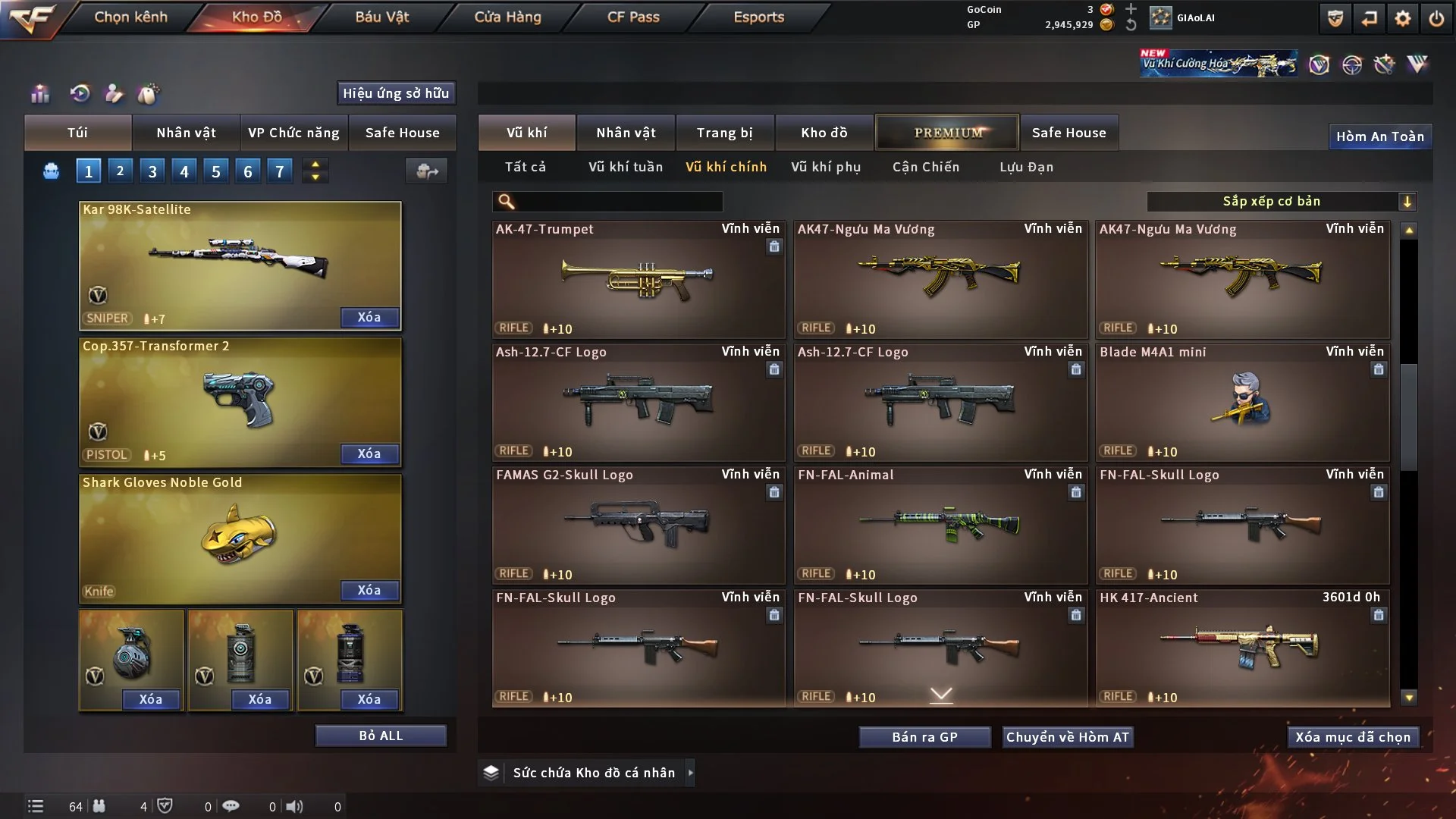Pick the Blade M4A1 mini item
Viewport: 1456px width, 819px height.
(1242, 402)
